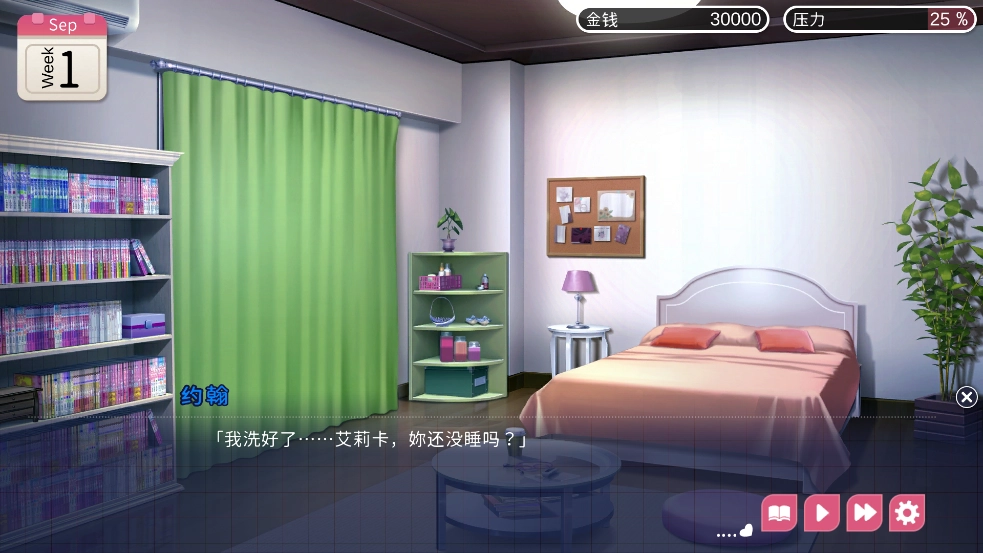Open the dialogue log book icon
The width and height of the screenshot is (983, 553).
779,514
